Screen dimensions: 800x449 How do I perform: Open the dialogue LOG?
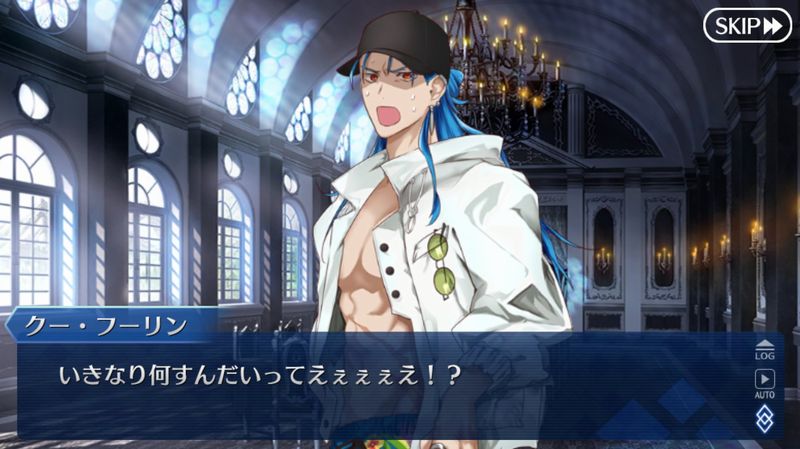[x=765, y=349]
